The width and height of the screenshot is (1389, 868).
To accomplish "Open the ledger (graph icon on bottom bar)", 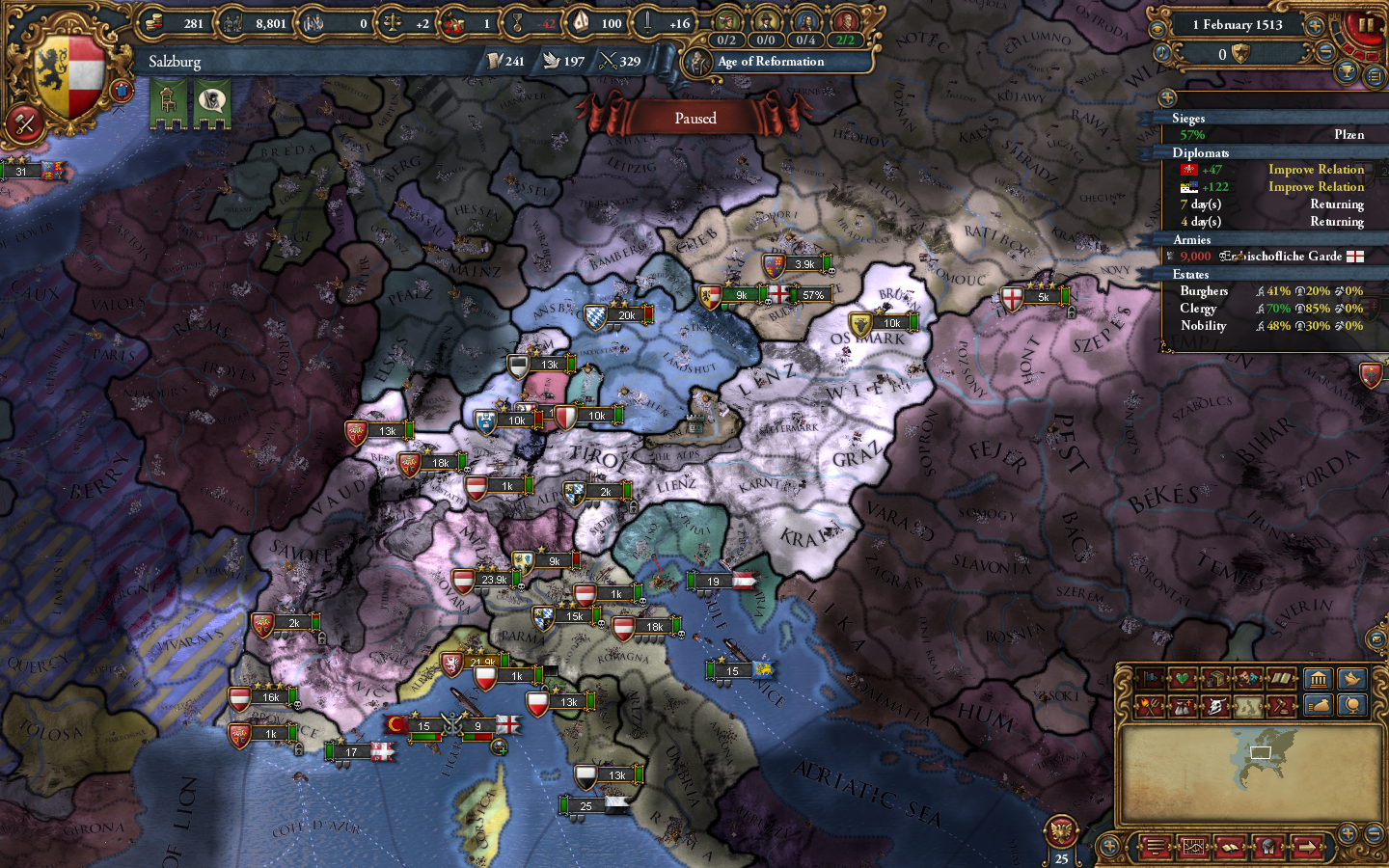I will point(1193,847).
